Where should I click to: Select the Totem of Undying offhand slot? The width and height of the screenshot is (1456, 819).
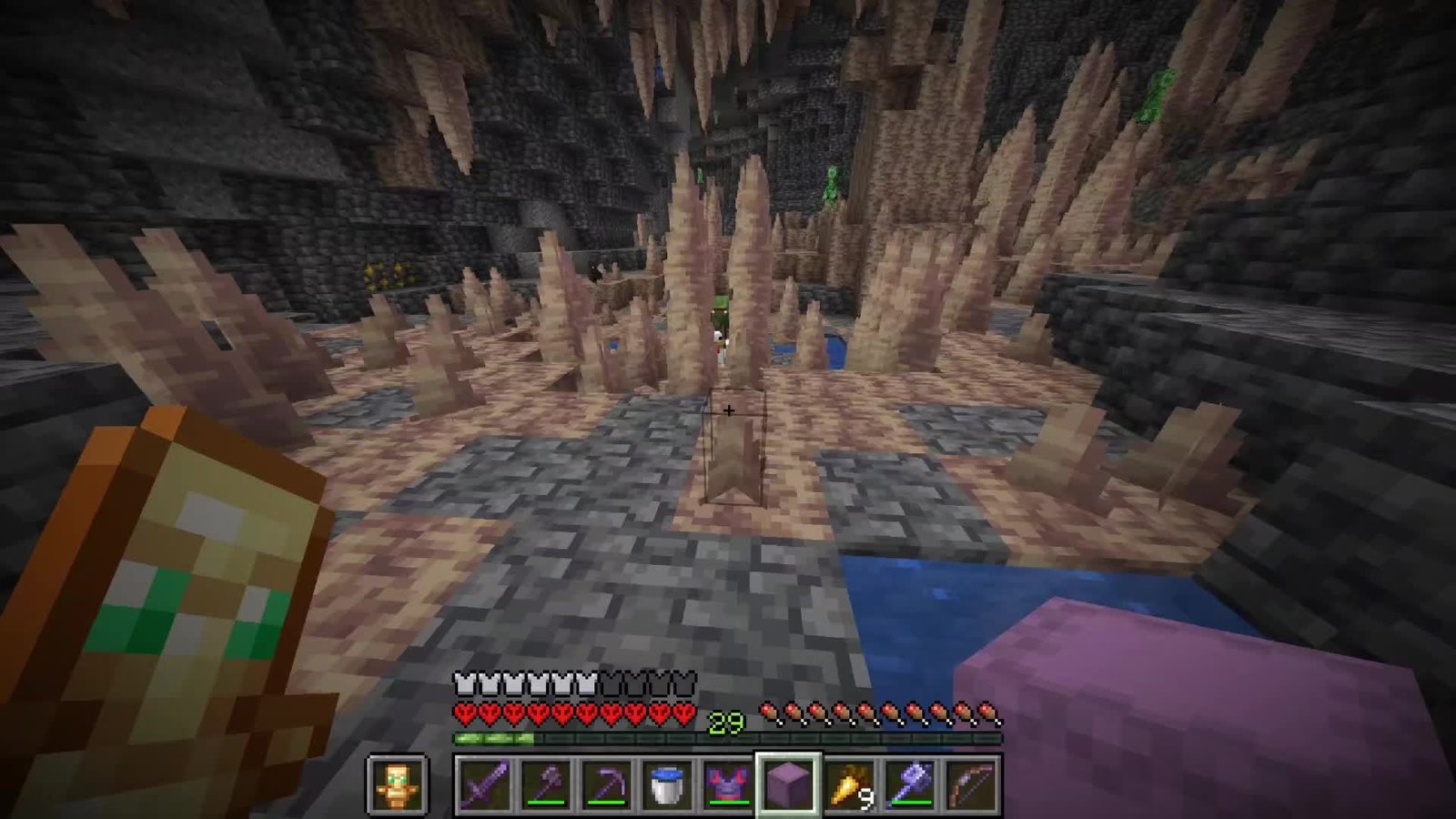click(398, 784)
